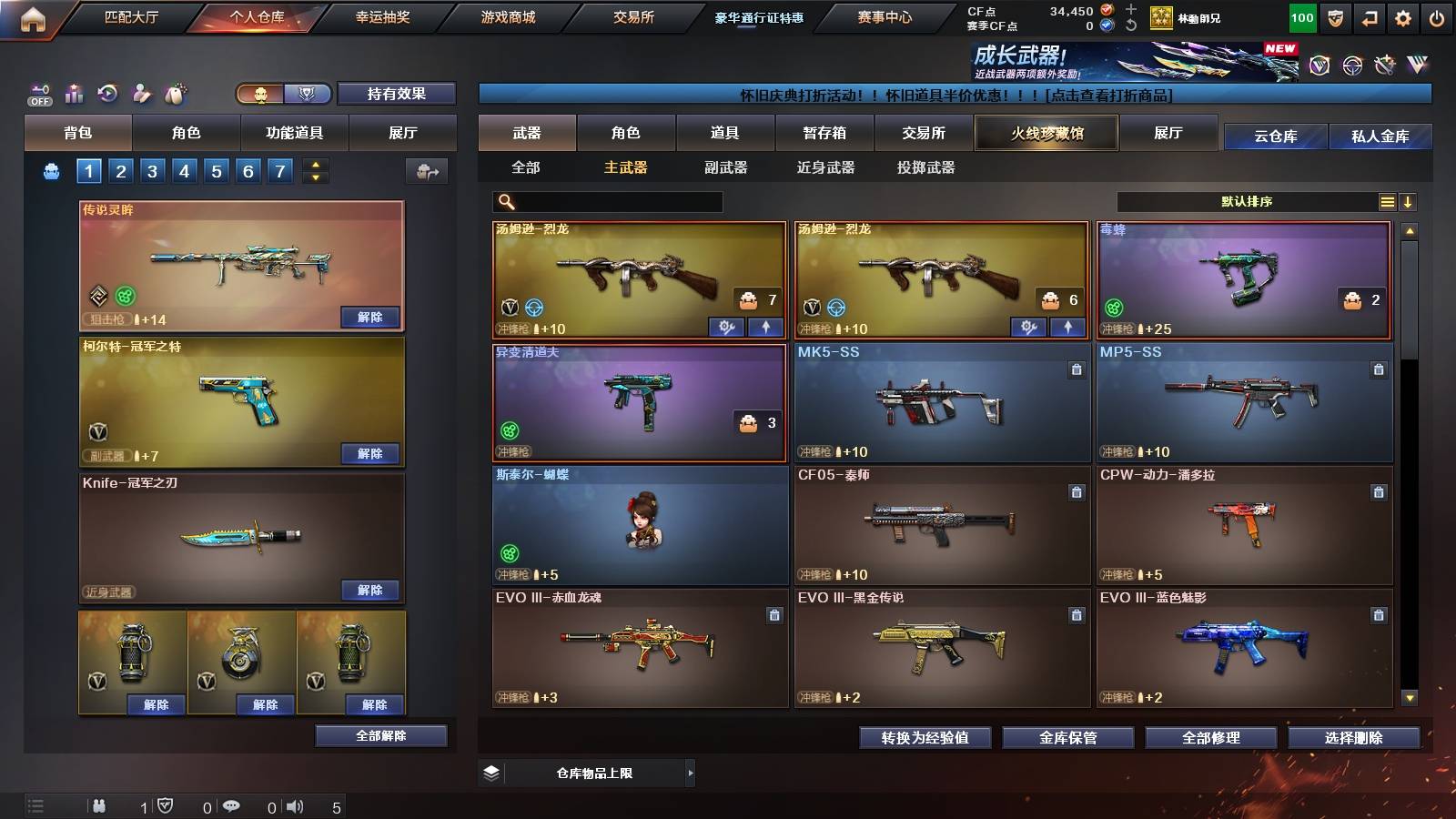Click the upward sort arrow beside 默认排序

click(1410, 202)
